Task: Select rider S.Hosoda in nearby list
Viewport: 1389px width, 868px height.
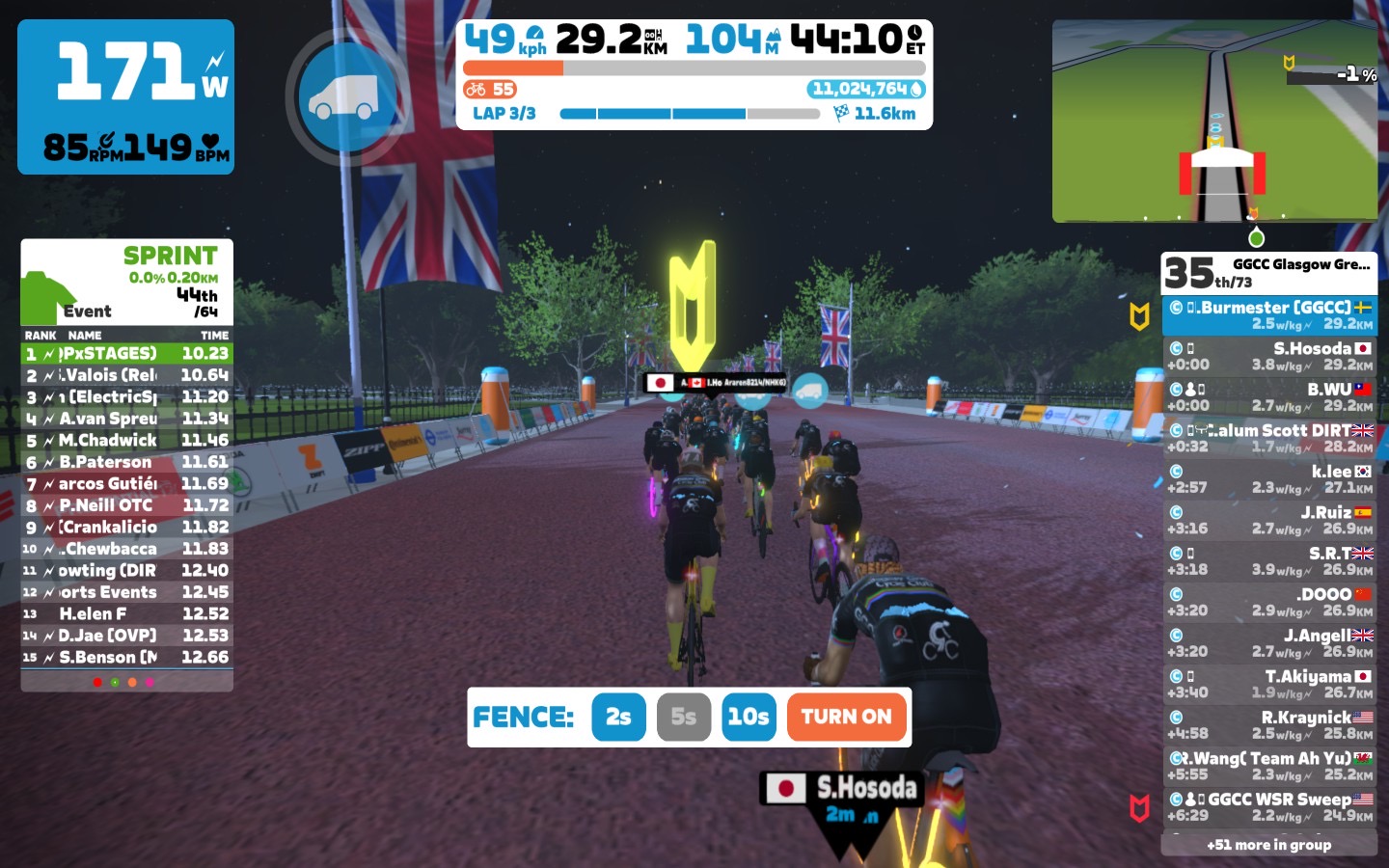Action: coord(1268,356)
